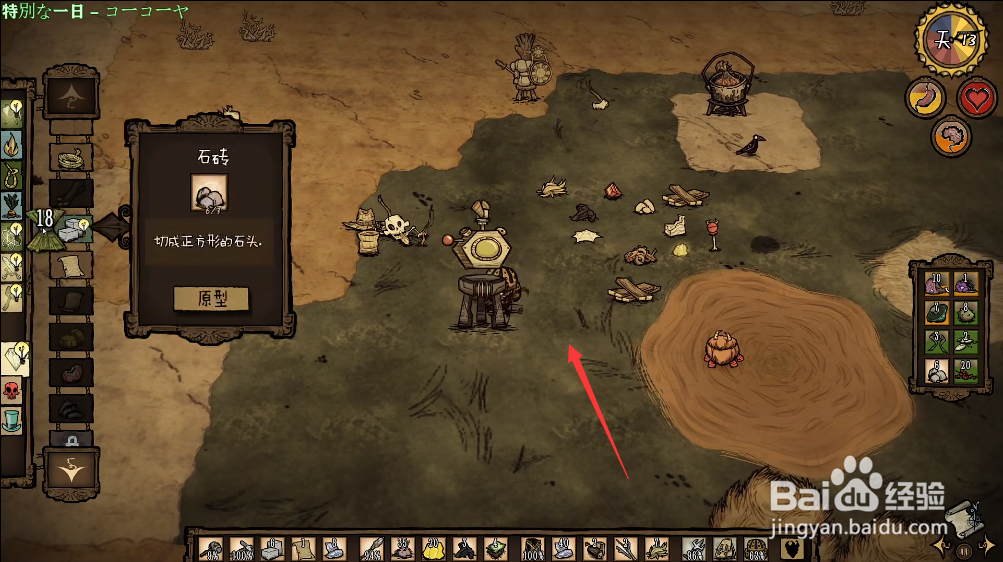Open the carrot food tab

(x=12, y=205)
